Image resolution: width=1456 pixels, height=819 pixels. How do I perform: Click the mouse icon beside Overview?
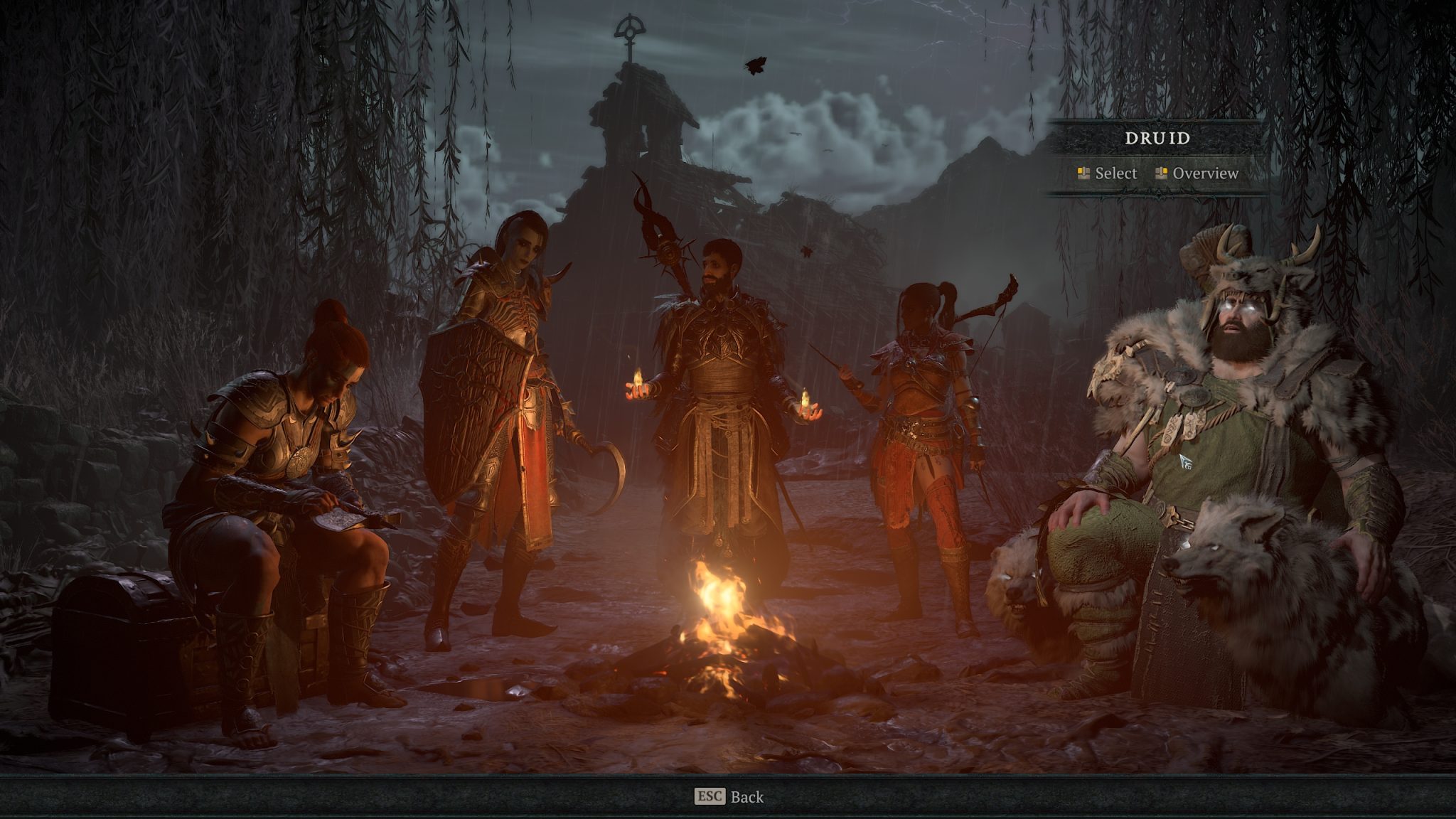[x=1162, y=173]
